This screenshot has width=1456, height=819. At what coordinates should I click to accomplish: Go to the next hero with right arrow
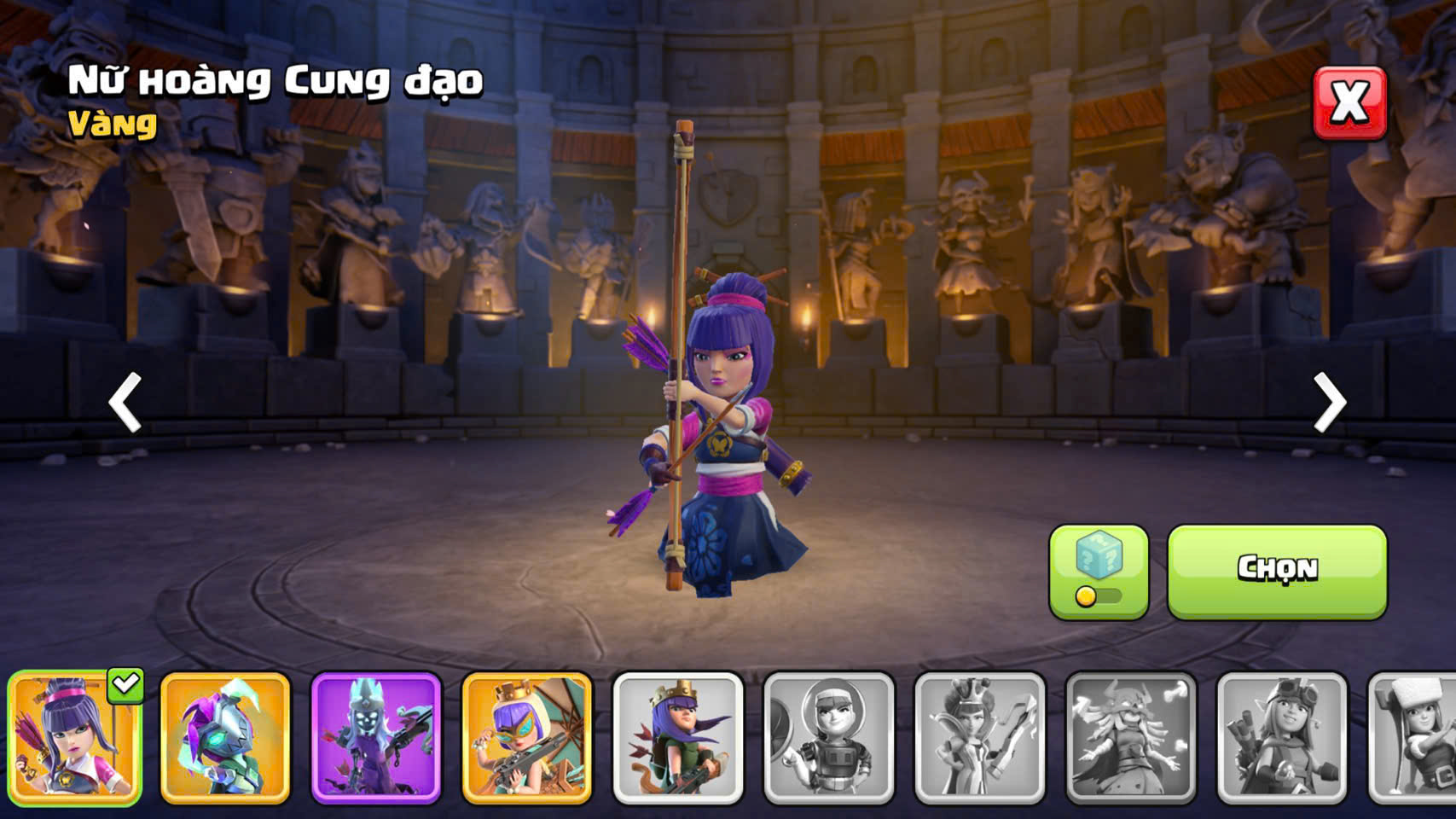pyautogui.click(x=1329, y=402)
